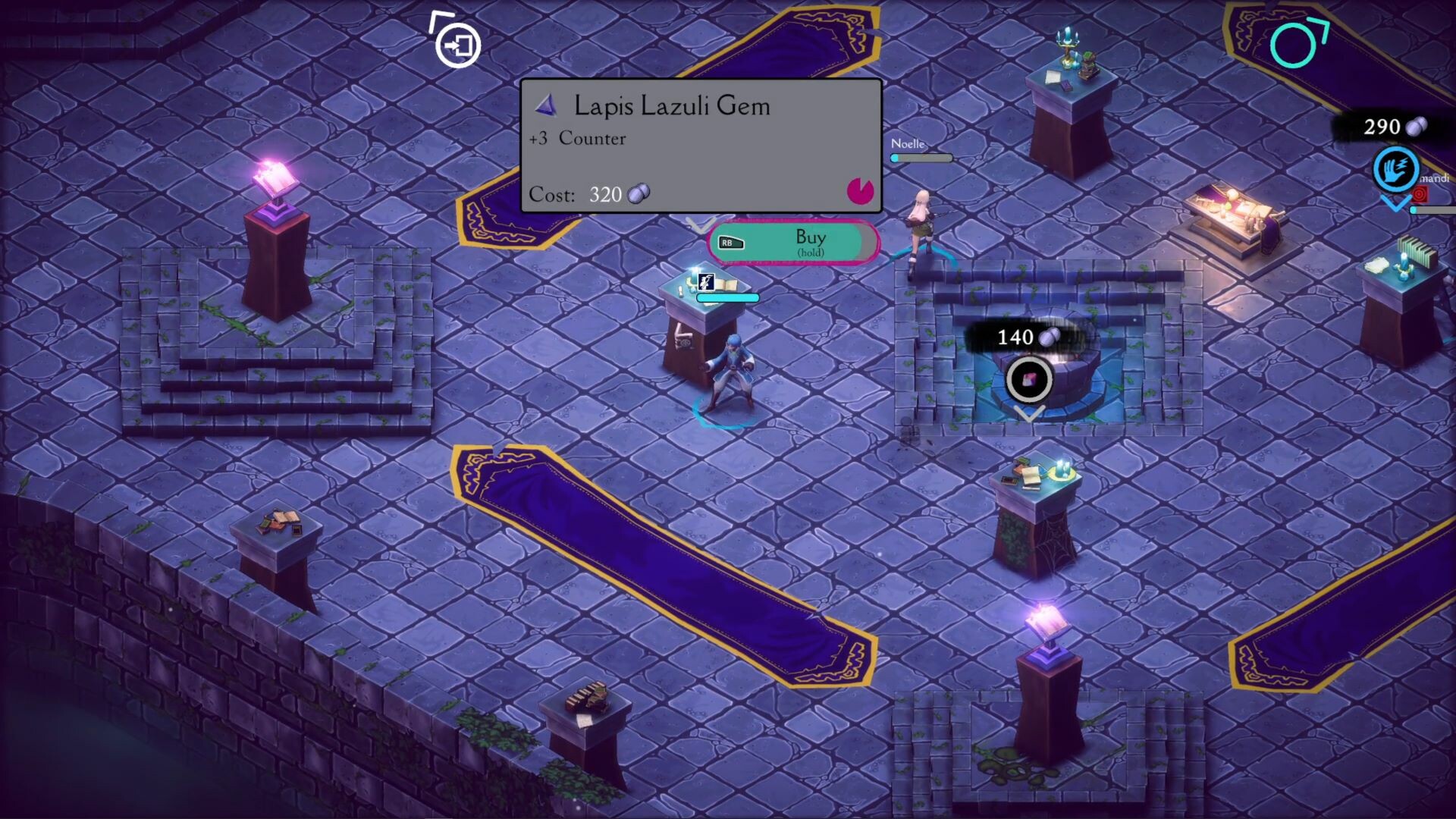
Task: Click the Buy (hold) button
Action: tap(810, 243)
